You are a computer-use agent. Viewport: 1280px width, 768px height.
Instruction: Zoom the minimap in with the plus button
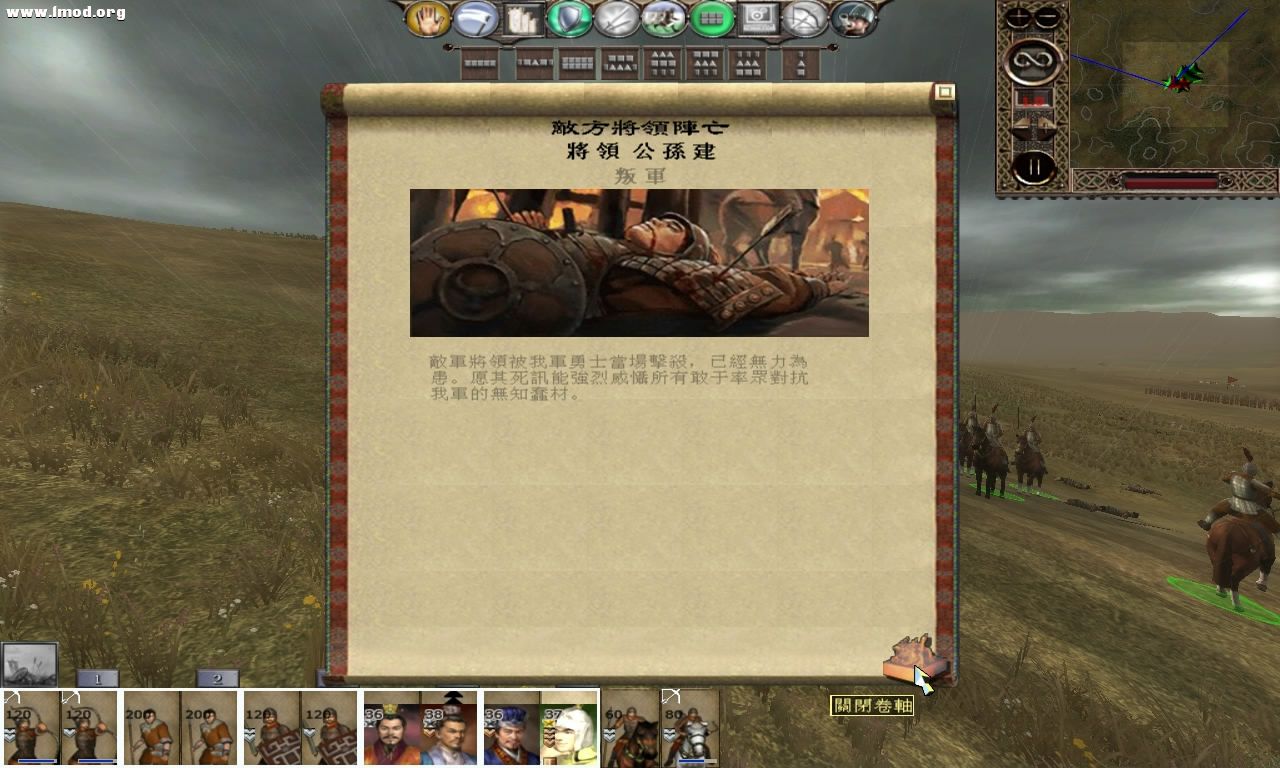[1019, 15]
